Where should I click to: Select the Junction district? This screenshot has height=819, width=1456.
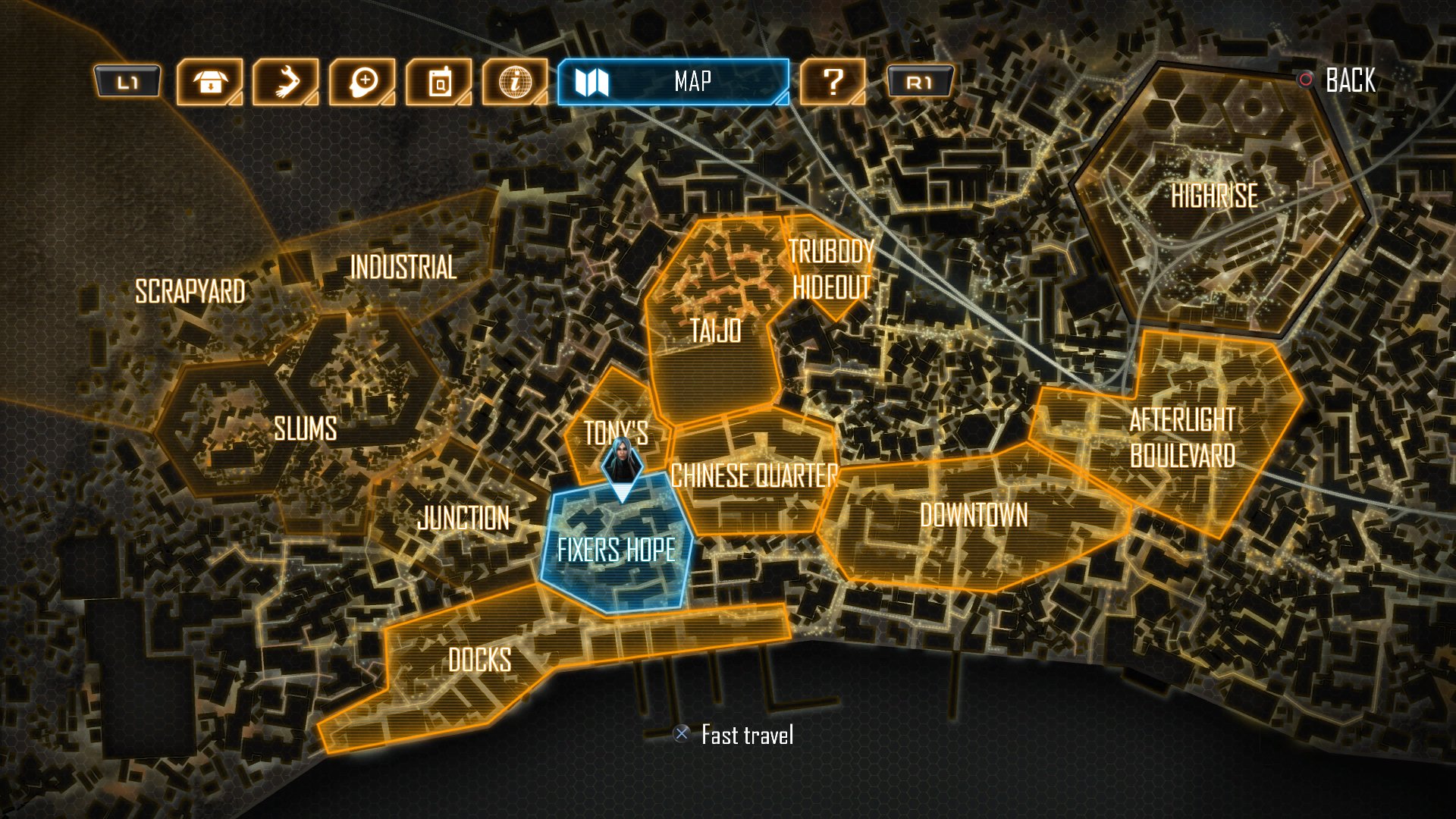coord(463,519)
